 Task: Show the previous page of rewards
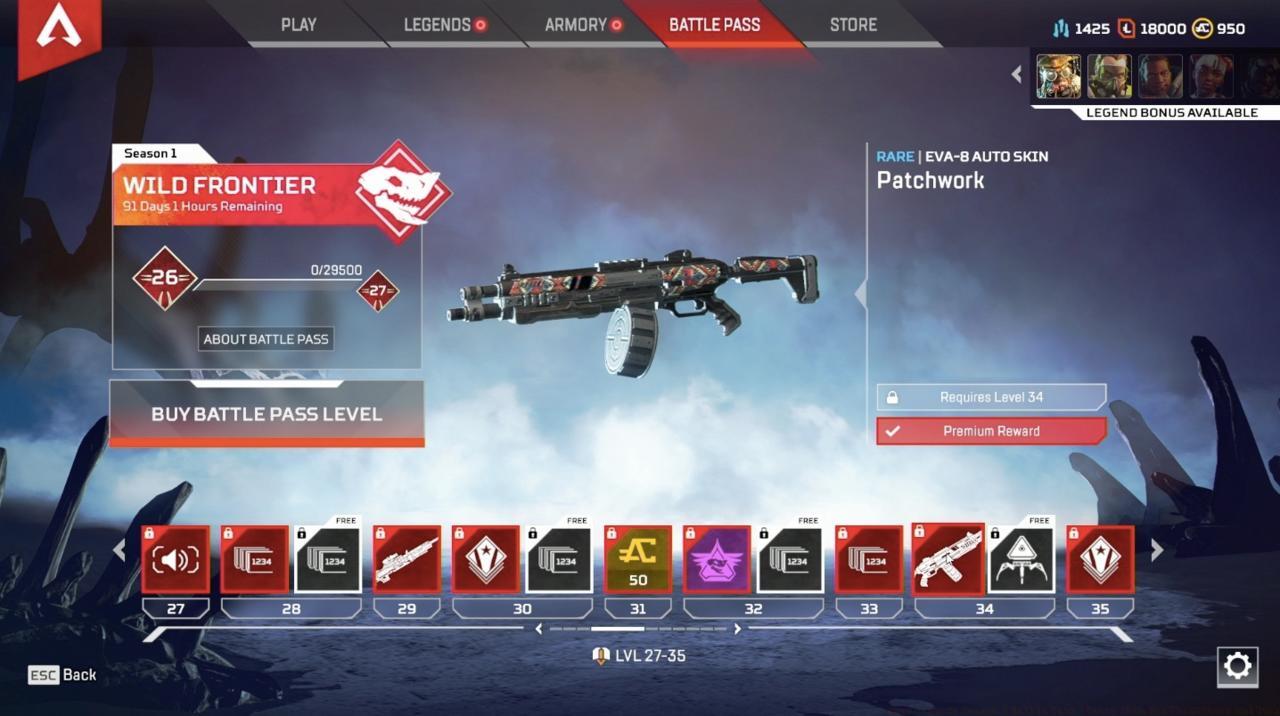pos(119,550)
